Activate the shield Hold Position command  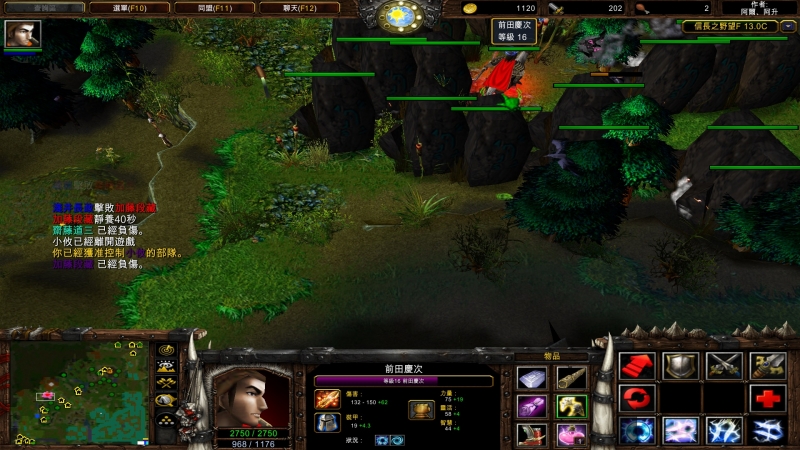tap(681, 366)
